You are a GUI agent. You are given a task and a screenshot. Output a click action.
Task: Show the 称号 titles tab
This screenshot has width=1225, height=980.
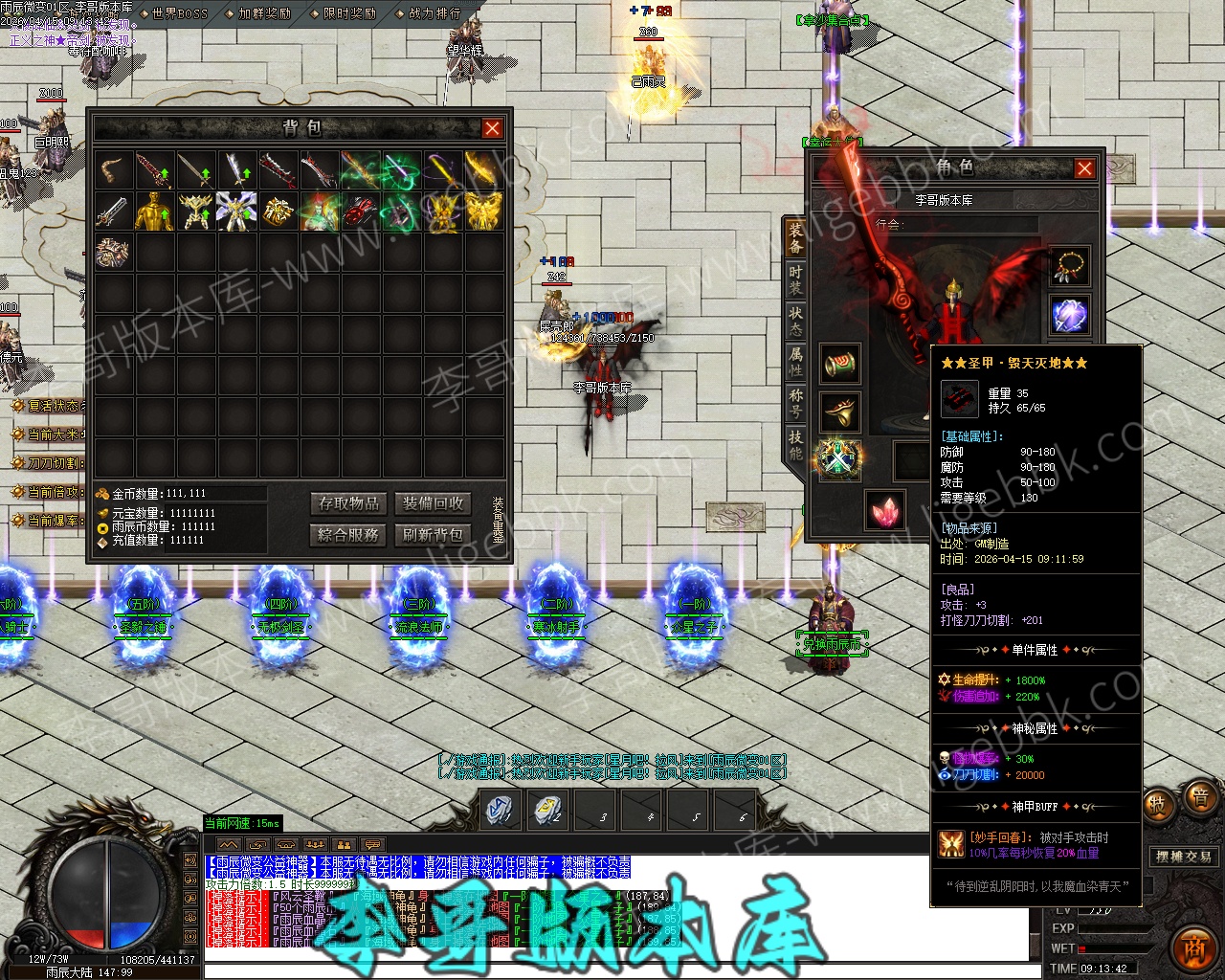pos(795,402)
